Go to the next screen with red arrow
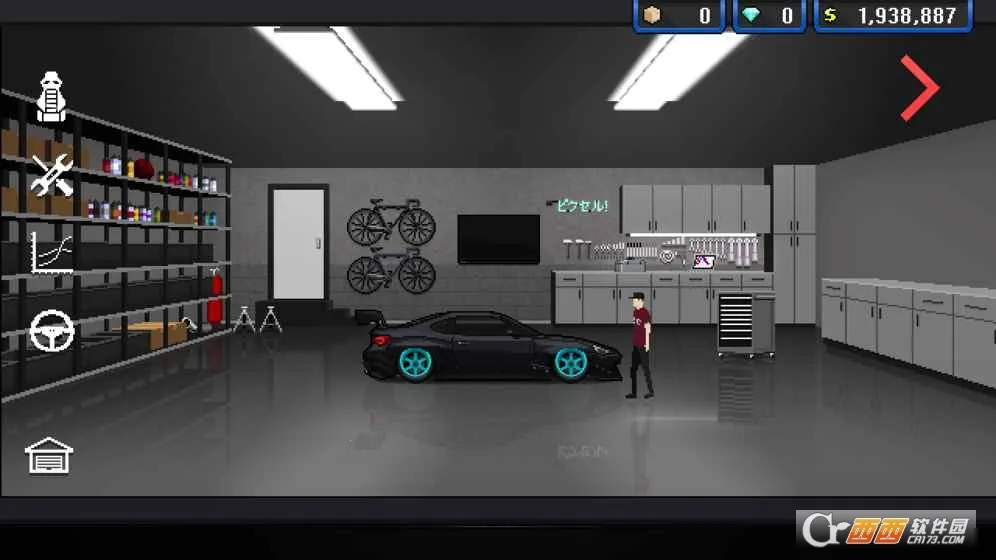Screen dimensions: 996x560 (x=919, y=88)
